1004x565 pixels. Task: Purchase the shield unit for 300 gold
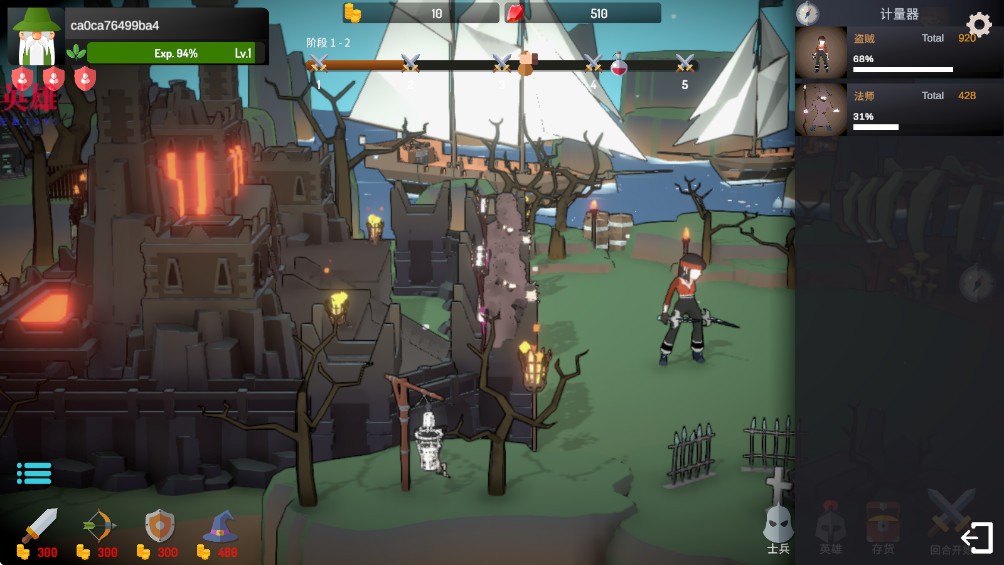click(x=159, y=526)
